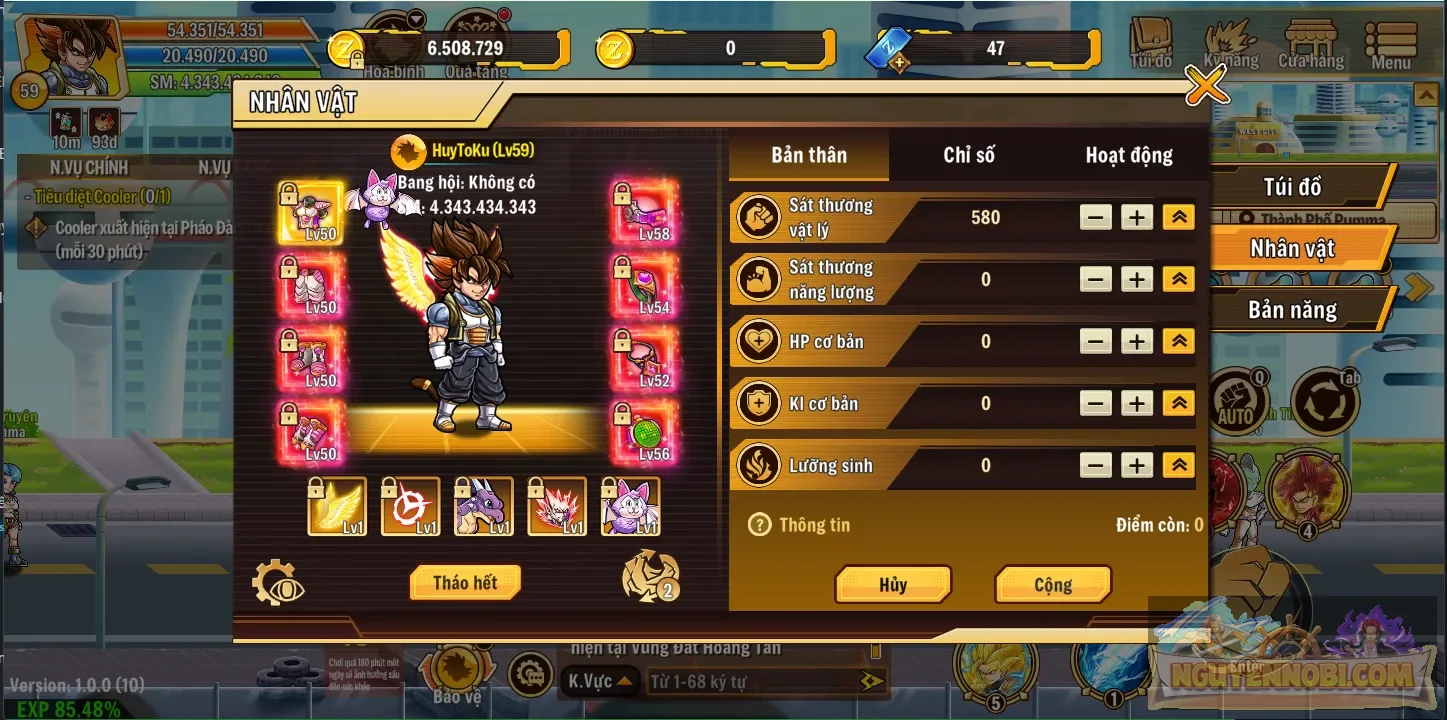The height and width of the screenshot is (720, 1447).
Task: Click the Cộng button to confirm points
Action: pyautogui.click(x=1052, y=584)
